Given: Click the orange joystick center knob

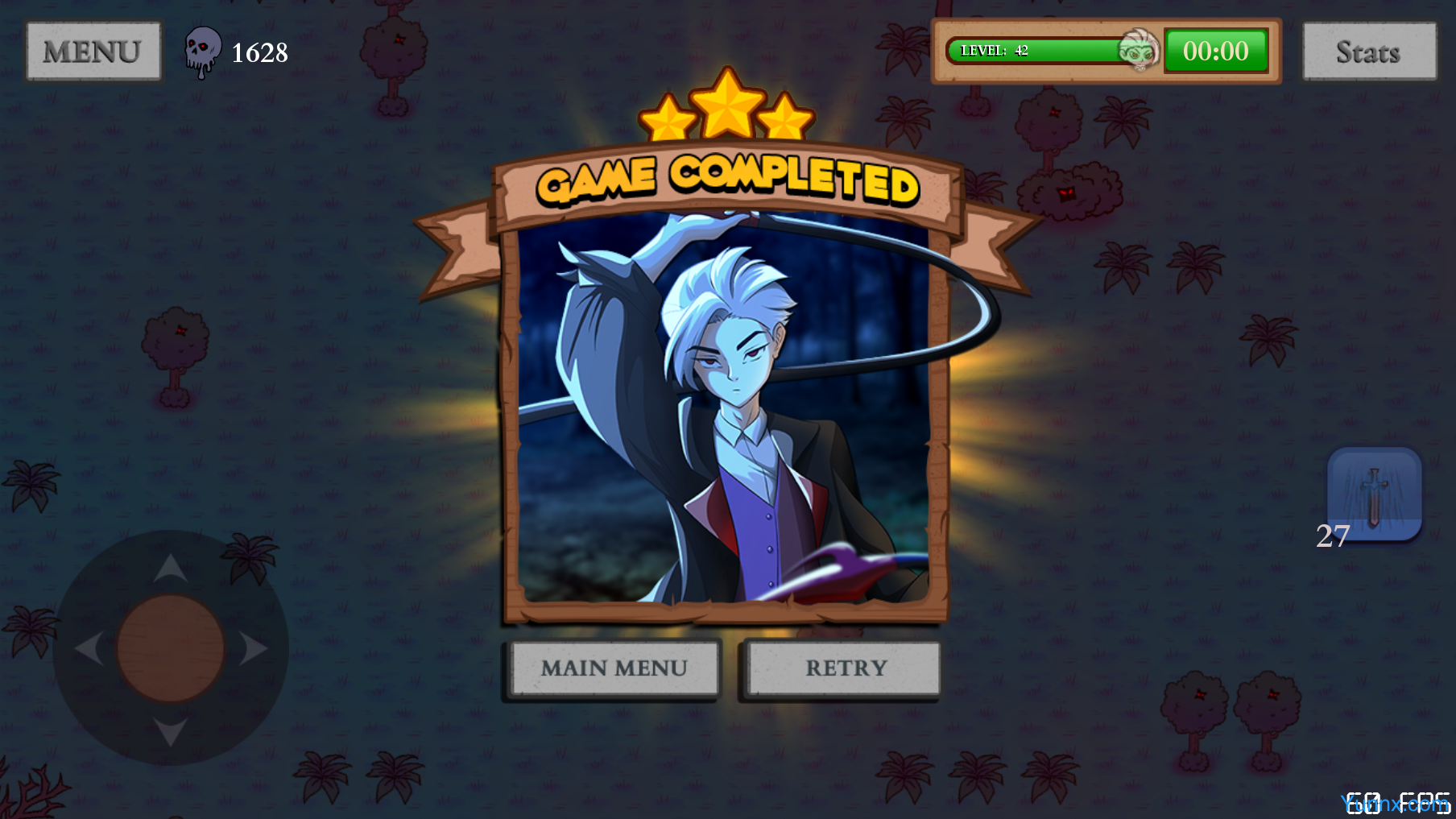Looking at the screenshot, I should (x=171, y=649).
